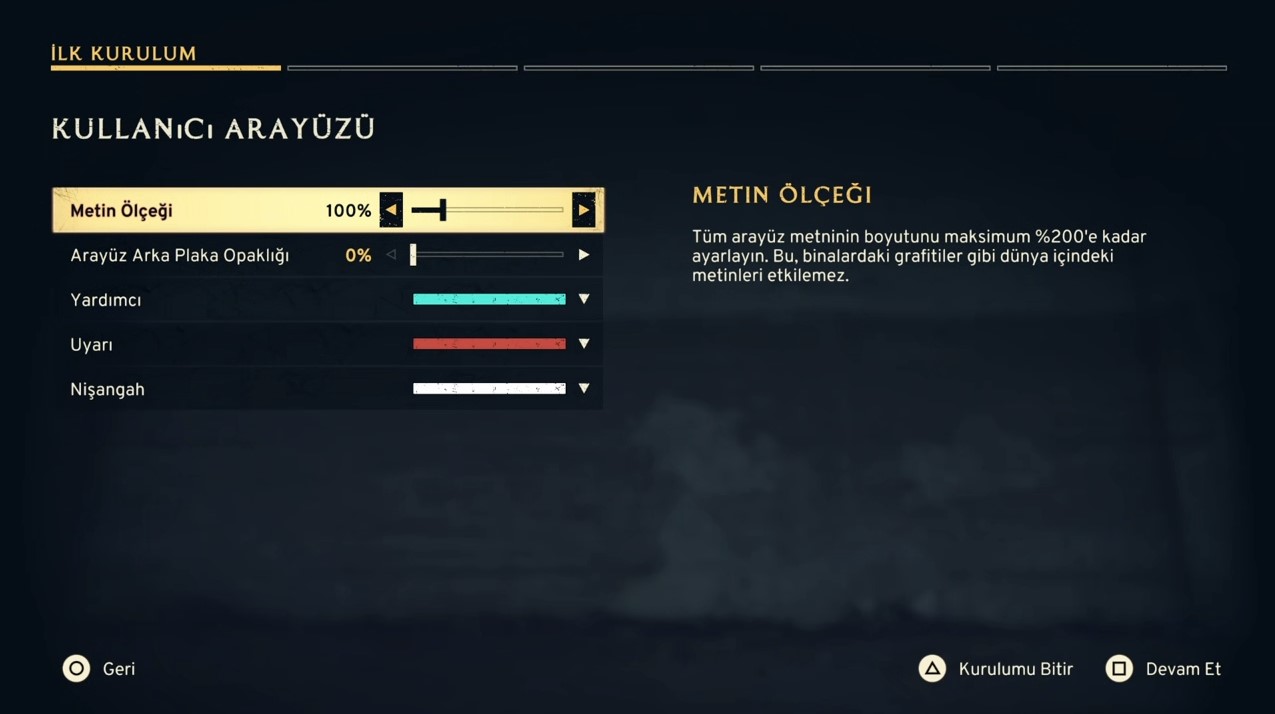This screenshot has height=714, width=1275.
Task: Increase Metin Ölçeği with the right arrow
Action: [583, 211]
